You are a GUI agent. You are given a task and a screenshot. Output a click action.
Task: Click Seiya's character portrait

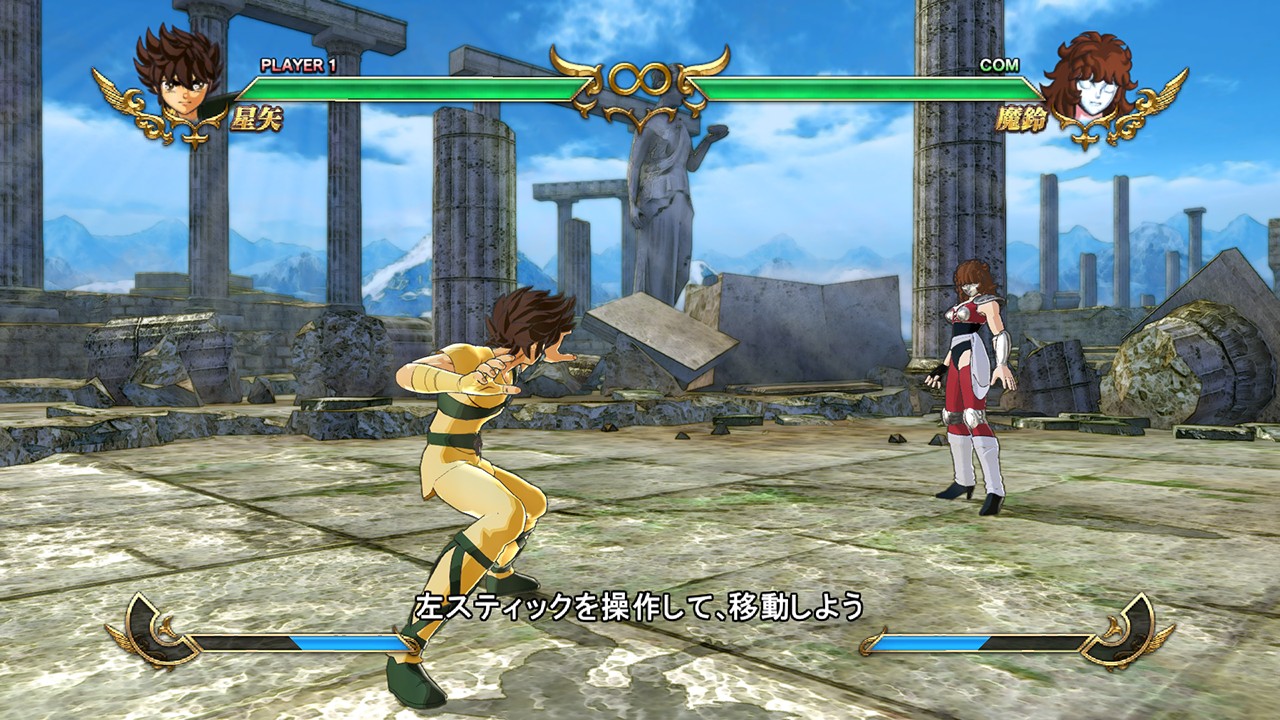(x=179, y=76)
